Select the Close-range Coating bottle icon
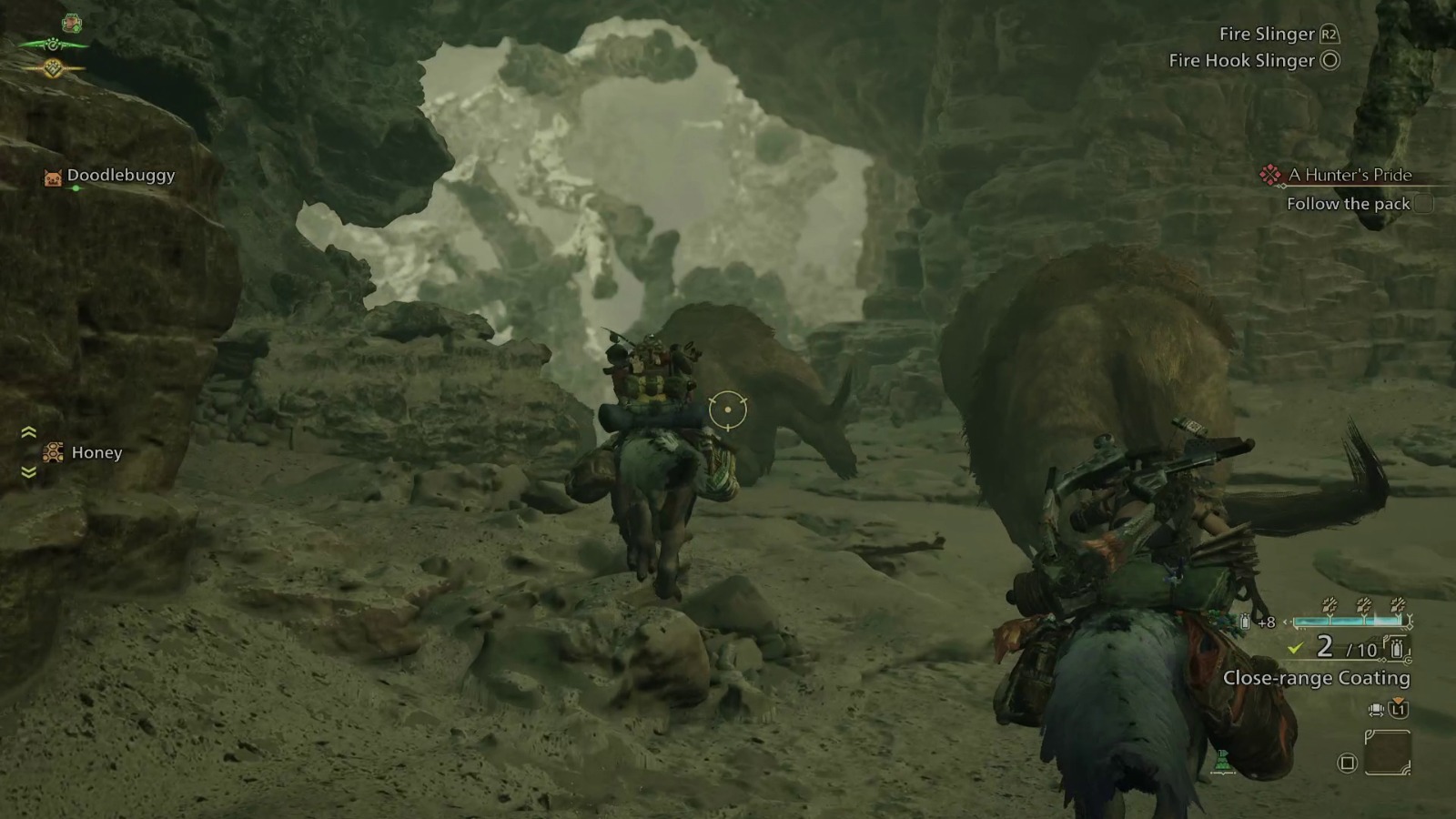 pyautogui.click(x=1398, y=650)
